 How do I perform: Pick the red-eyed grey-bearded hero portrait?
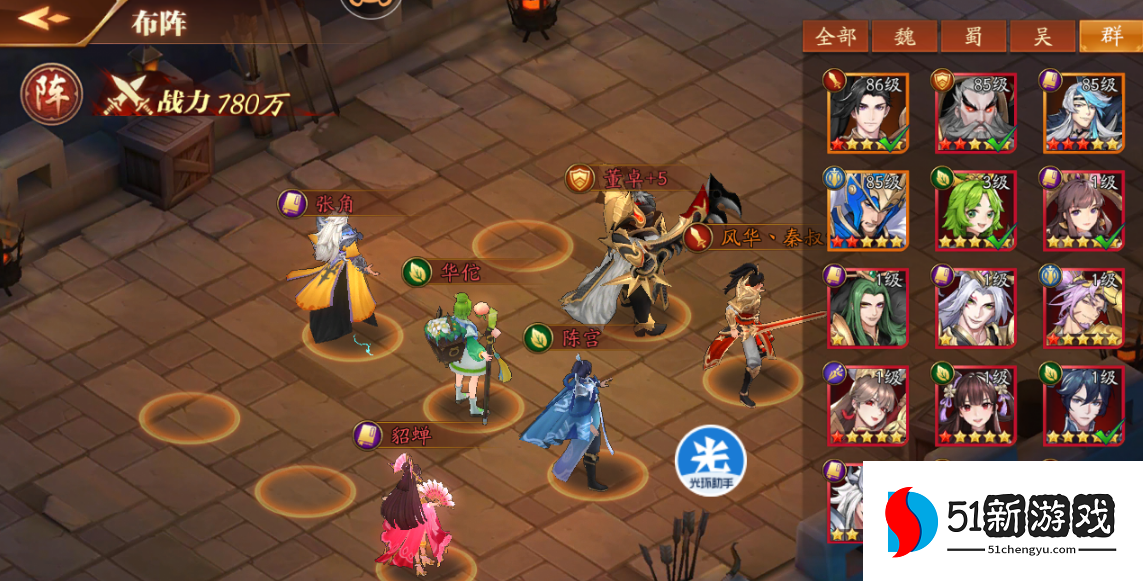tap(973, 112)
